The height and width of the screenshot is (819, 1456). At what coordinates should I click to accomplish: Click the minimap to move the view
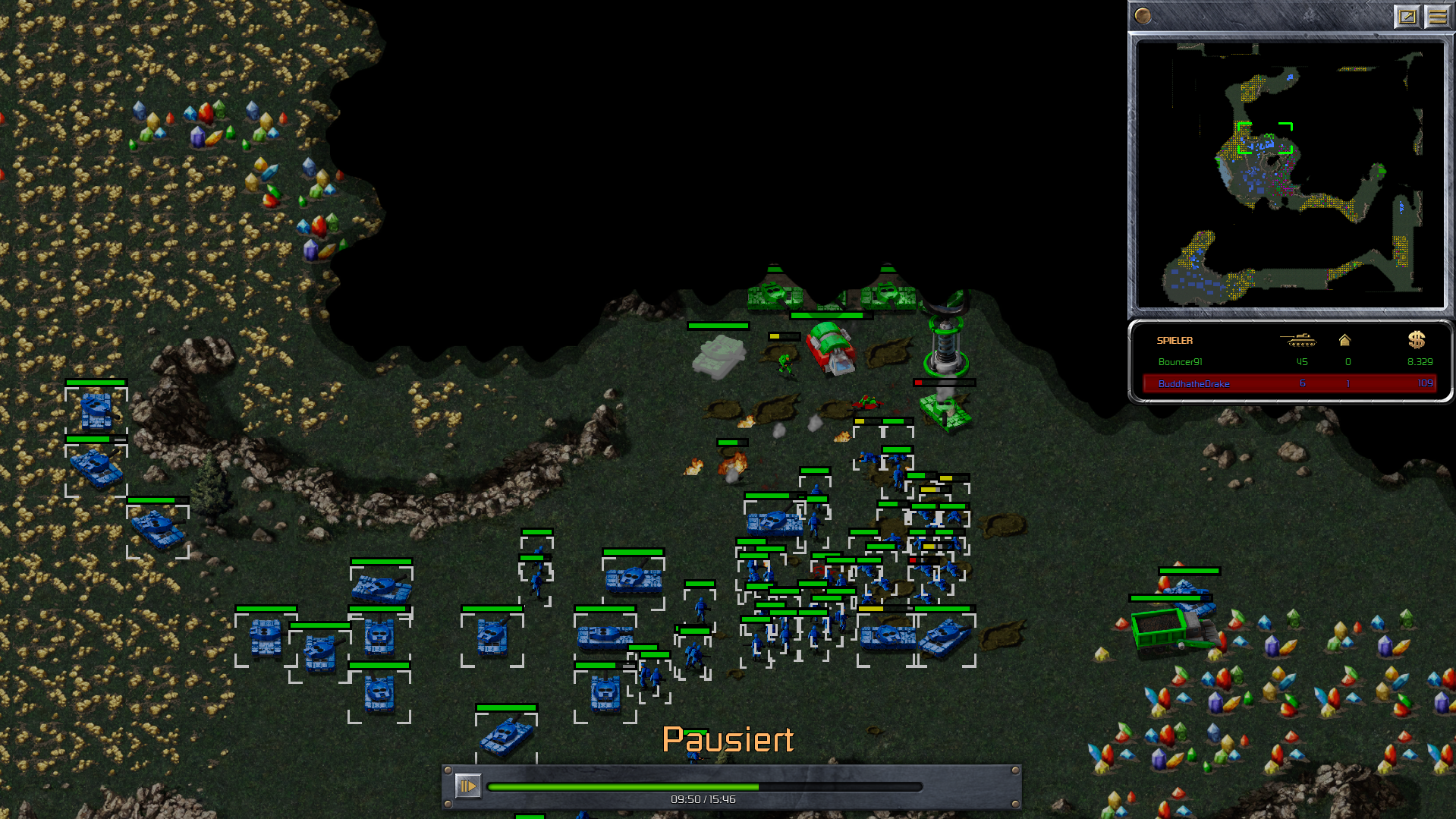click(x=1290, y=175)
